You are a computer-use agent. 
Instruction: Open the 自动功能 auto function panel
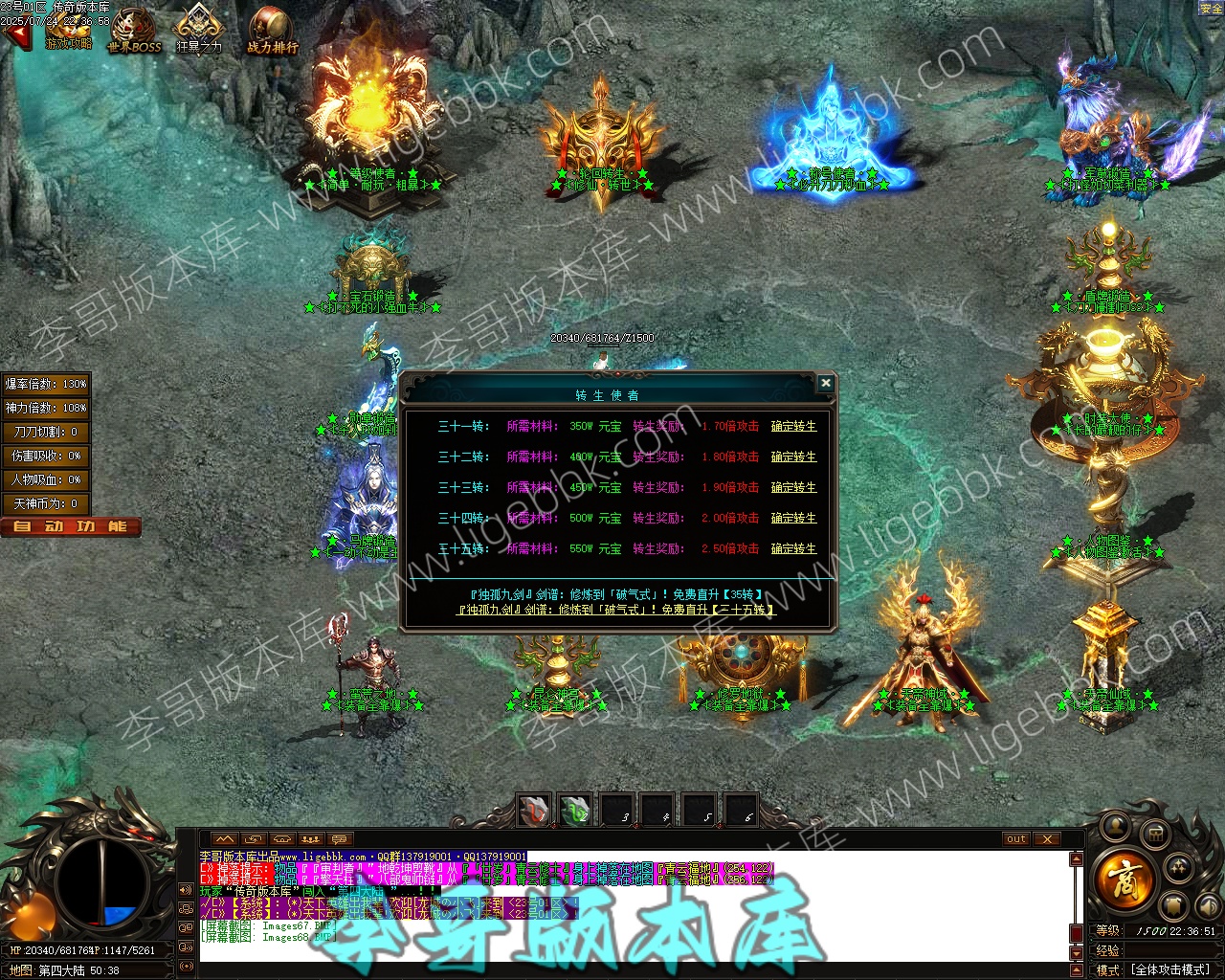tap(71, 526)
